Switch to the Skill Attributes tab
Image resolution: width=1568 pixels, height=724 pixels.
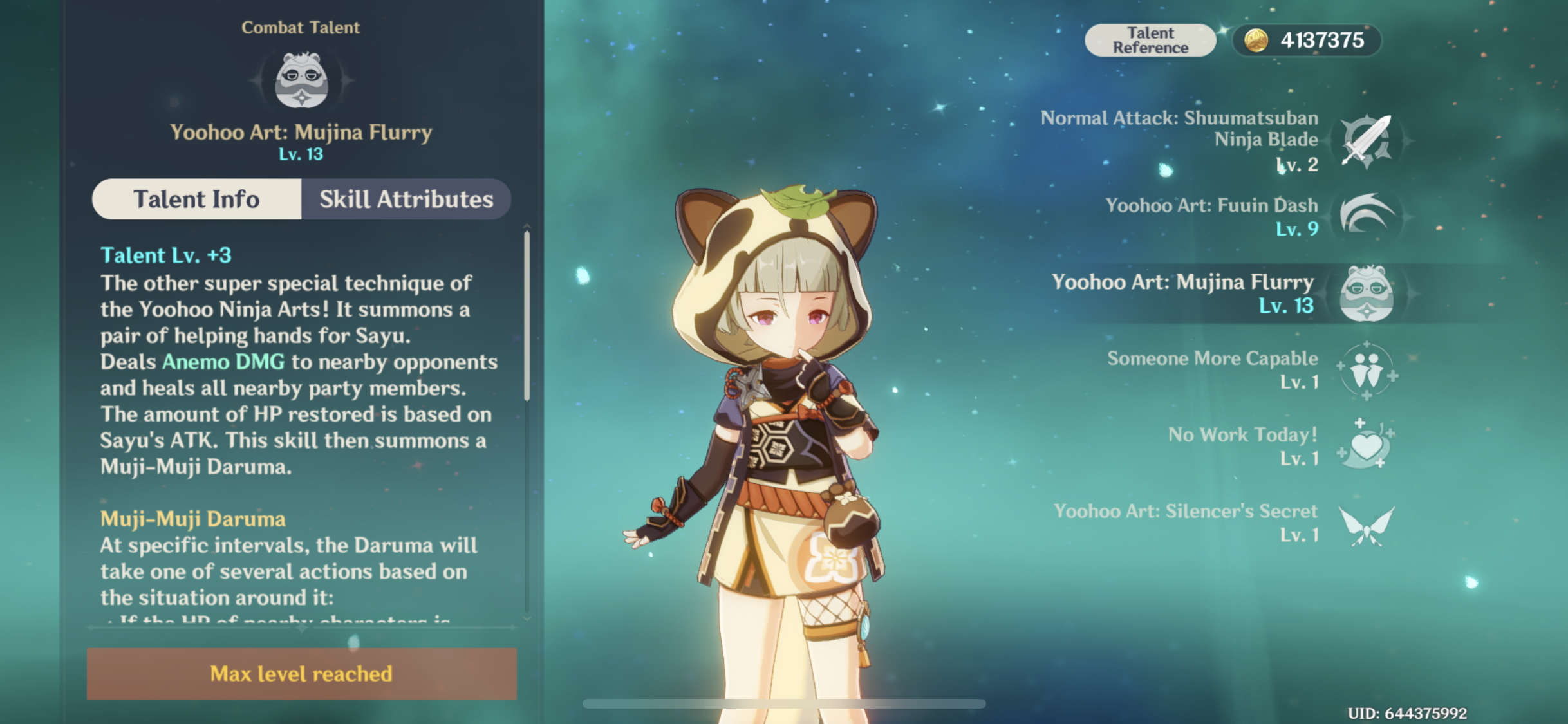(x=406, y=200)
